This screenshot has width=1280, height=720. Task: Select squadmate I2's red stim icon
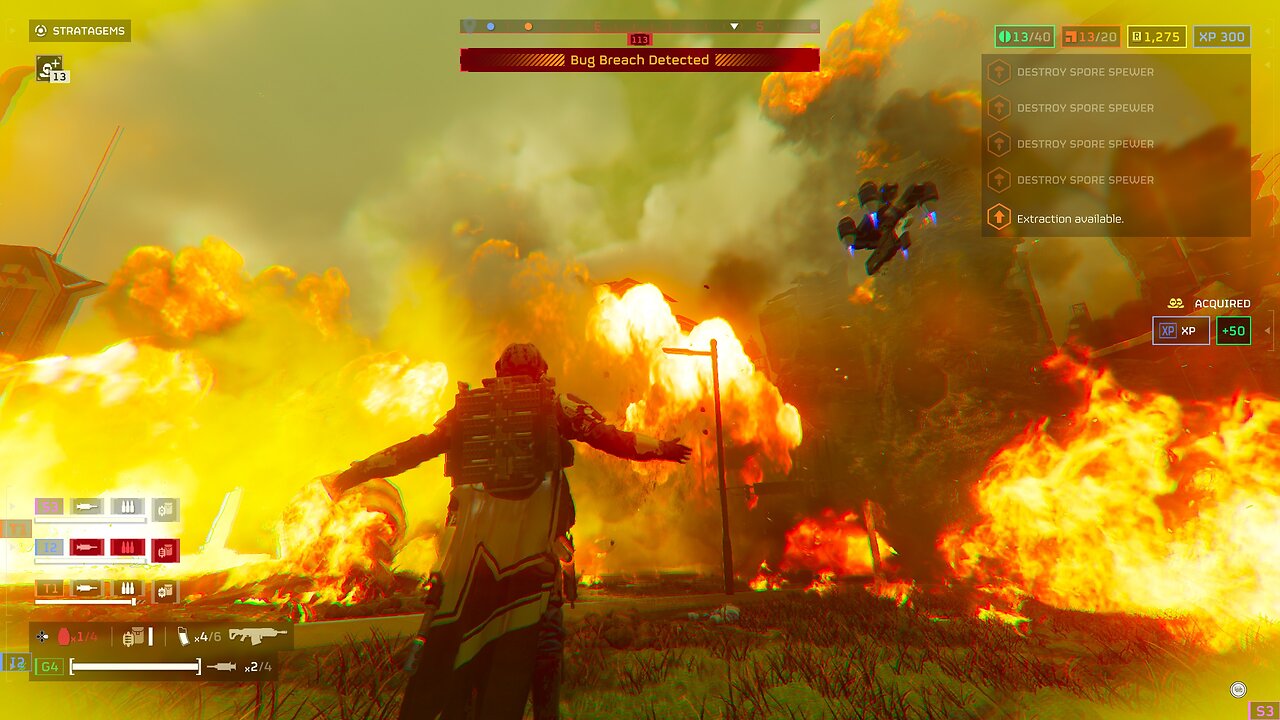pyautogui.click(x=86, y=548)
